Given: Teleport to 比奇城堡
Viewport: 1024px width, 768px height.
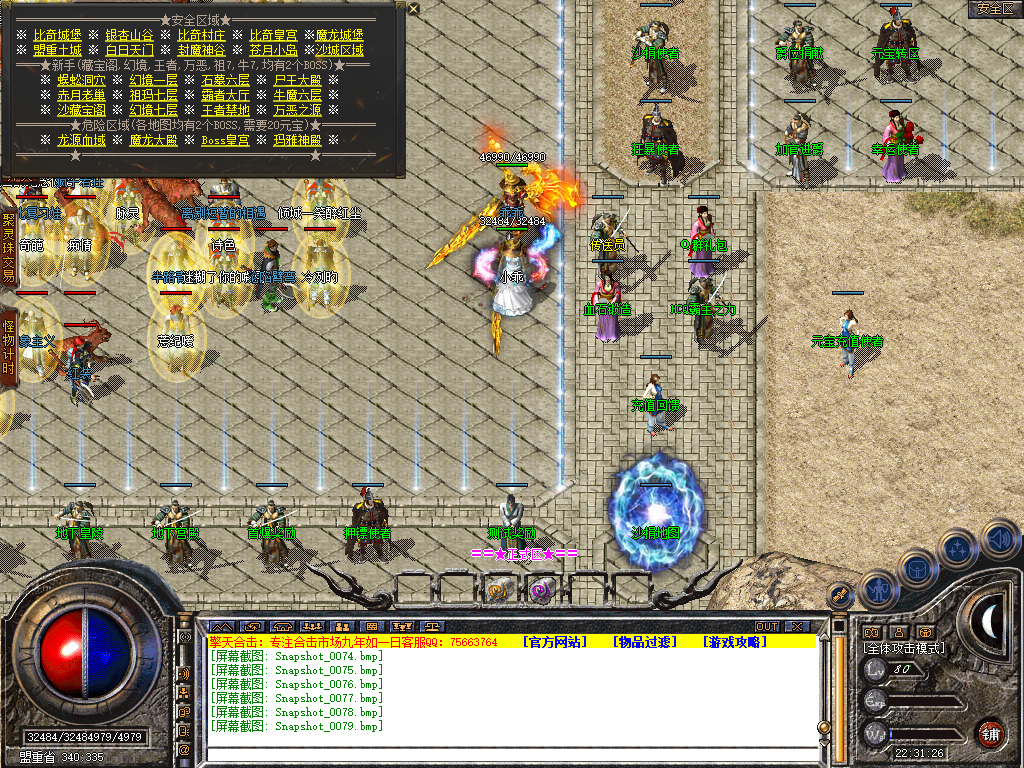Looking at the screenshot, I should [59, 35].
